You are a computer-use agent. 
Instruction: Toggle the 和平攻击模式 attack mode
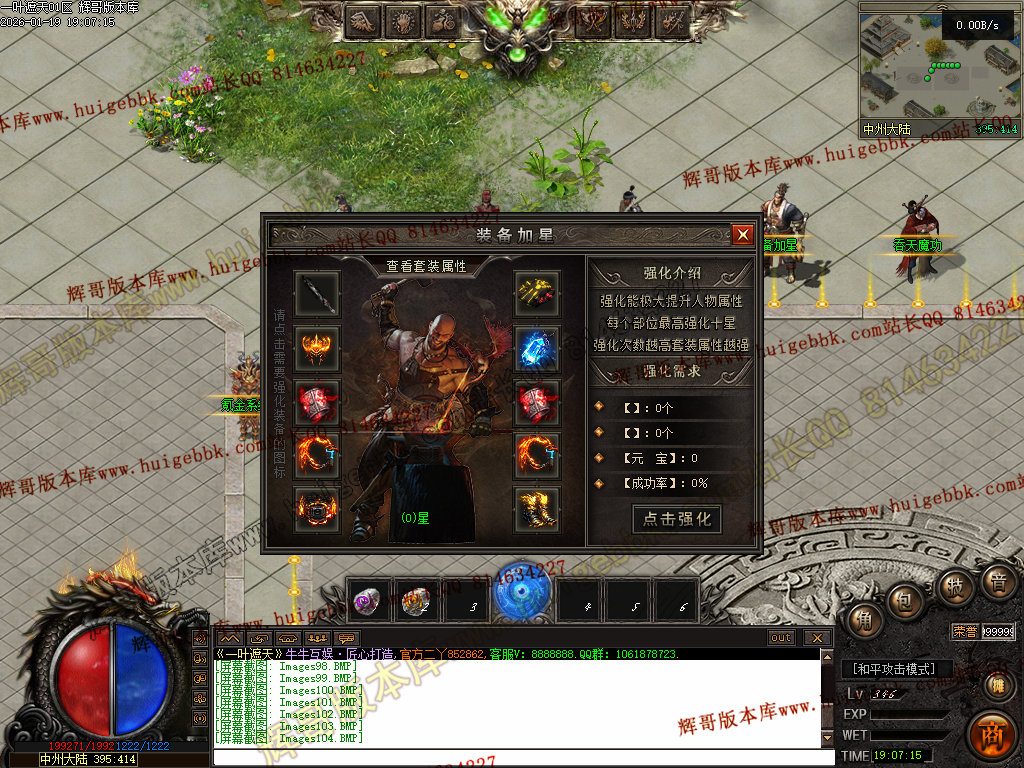click(x=895, y=669)
